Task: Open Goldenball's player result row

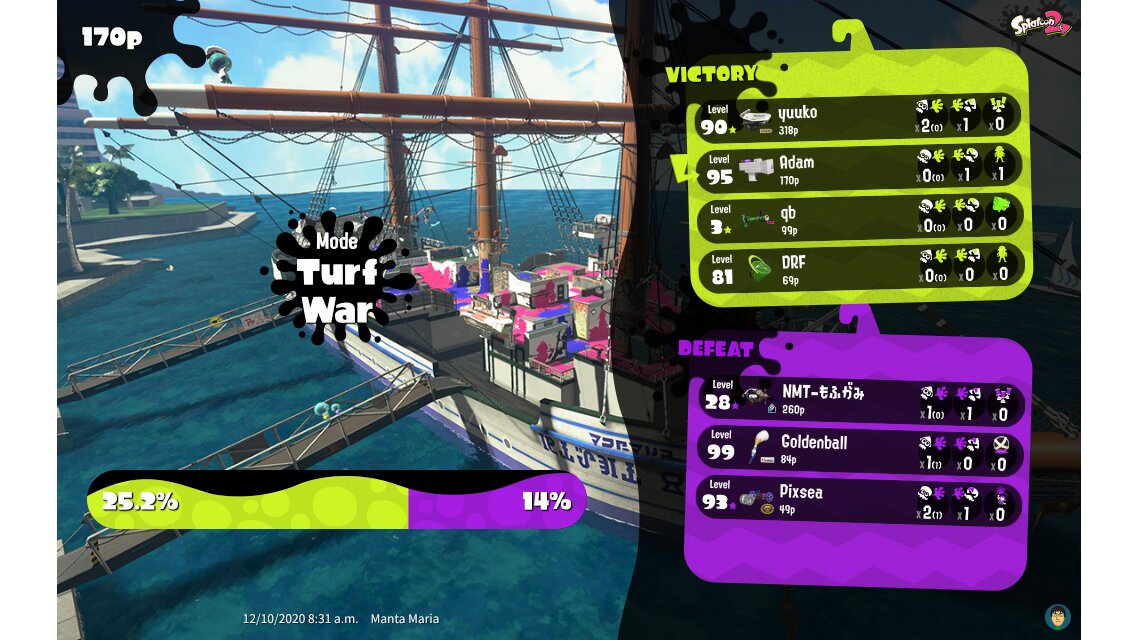Action: pyautogui.click(x=858, y=450)
